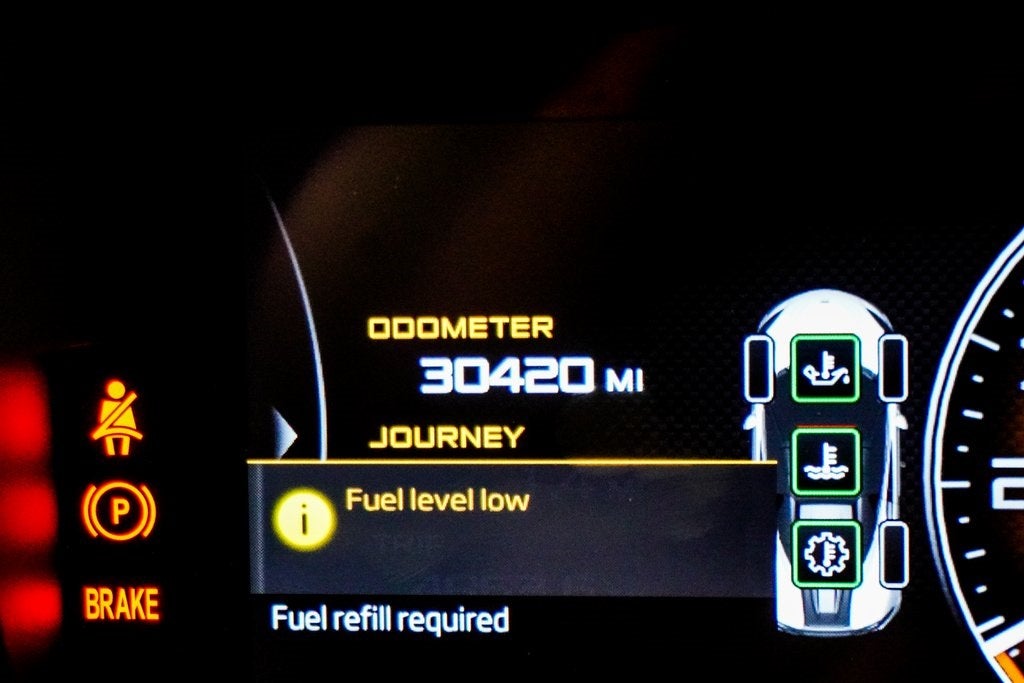Select the coolant temperature icon
1024x683 pixels.
pos(825,462)
